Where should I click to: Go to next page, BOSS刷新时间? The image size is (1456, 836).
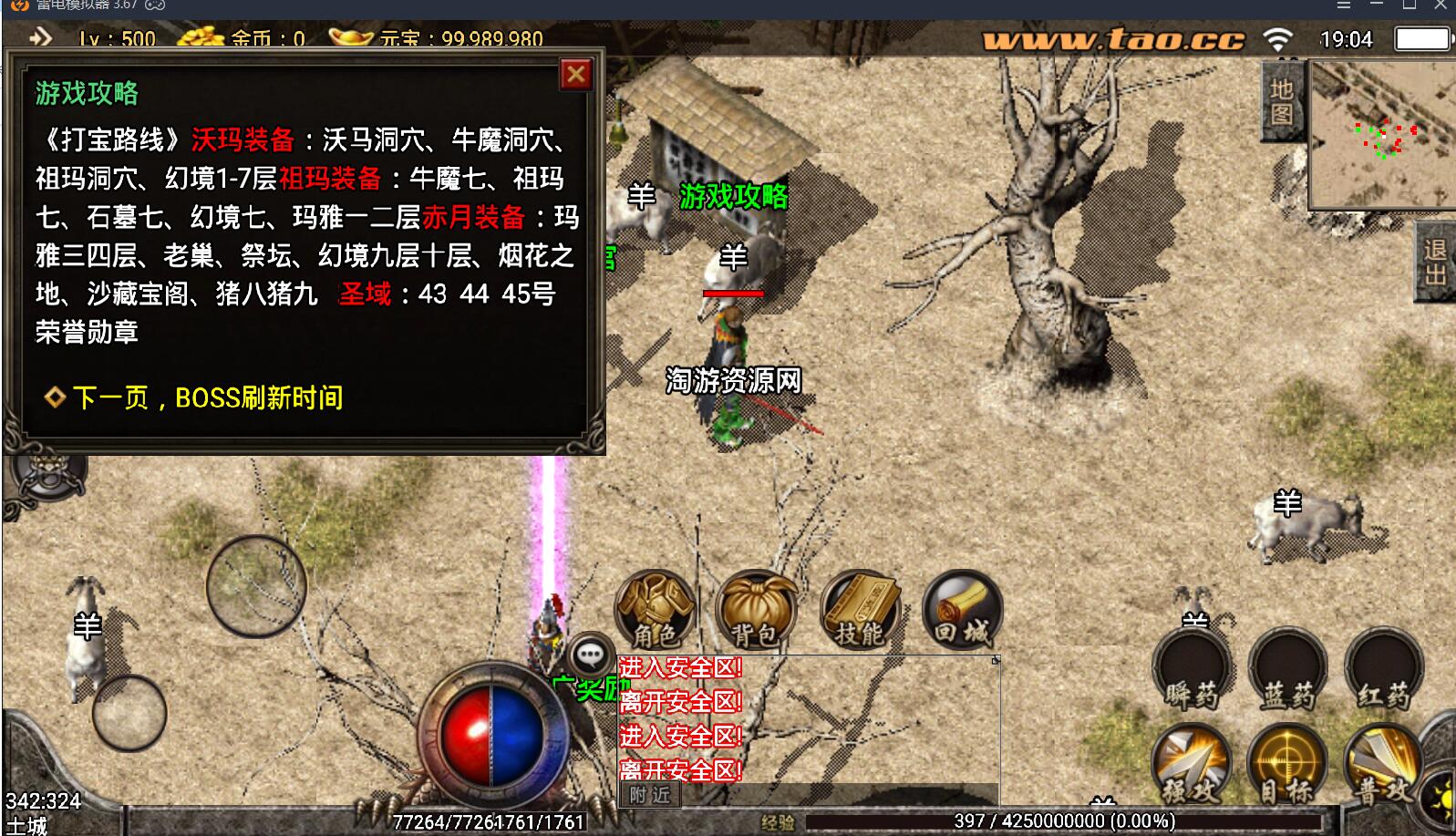coord(207,398)
